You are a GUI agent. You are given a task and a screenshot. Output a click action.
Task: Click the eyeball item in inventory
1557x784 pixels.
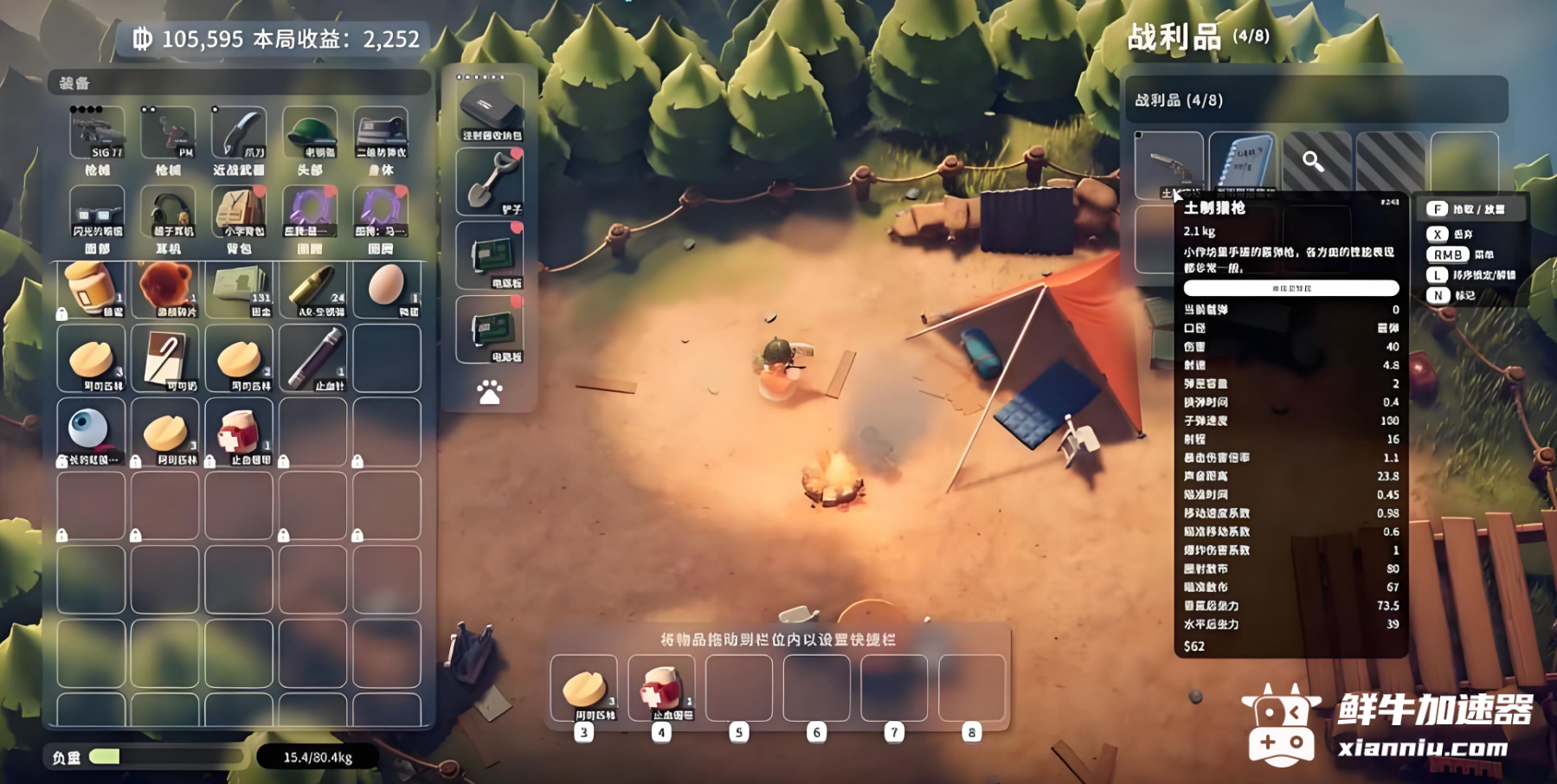pyautogui.click(x=90, y=430)
